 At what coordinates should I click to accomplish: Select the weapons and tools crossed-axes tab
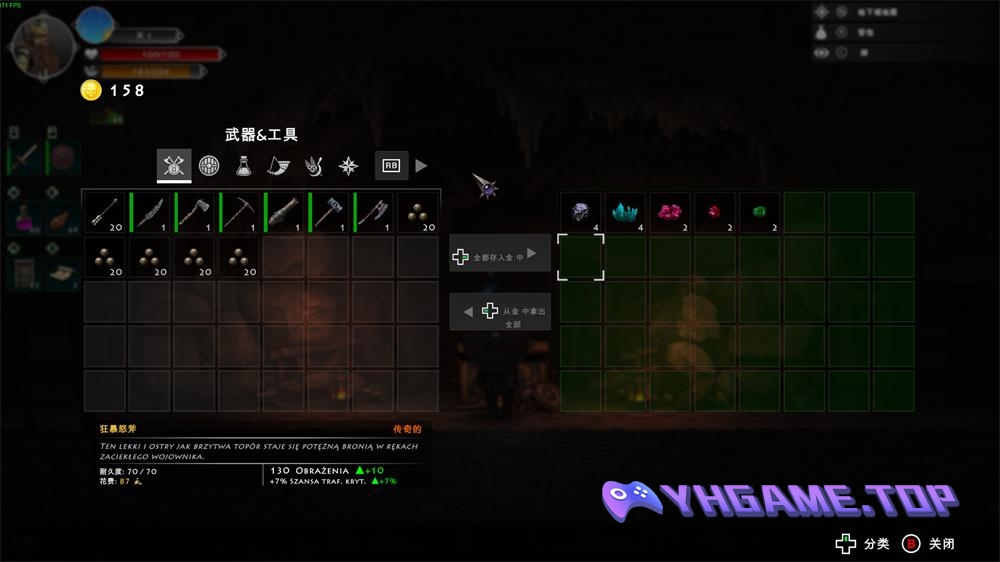174,165
